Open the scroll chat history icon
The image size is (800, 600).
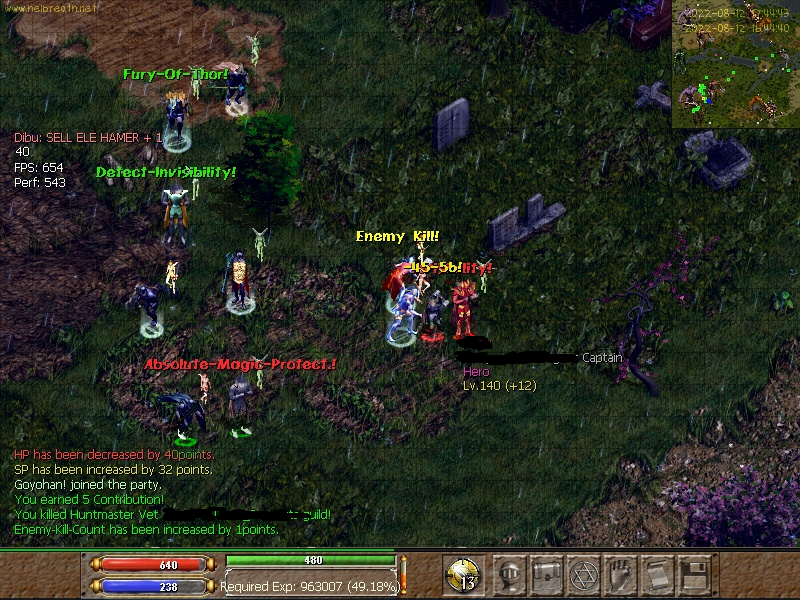tap(657, 574)
